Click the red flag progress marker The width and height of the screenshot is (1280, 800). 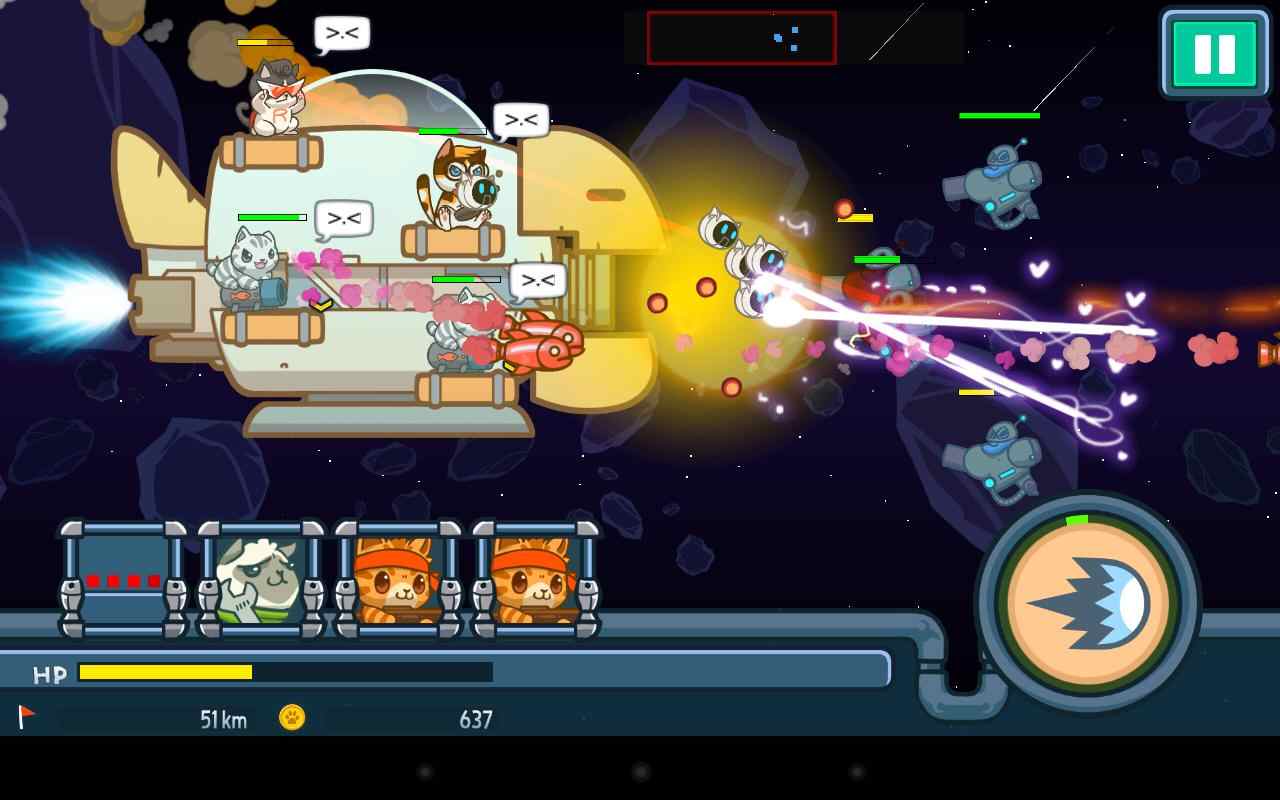[26, 717]
